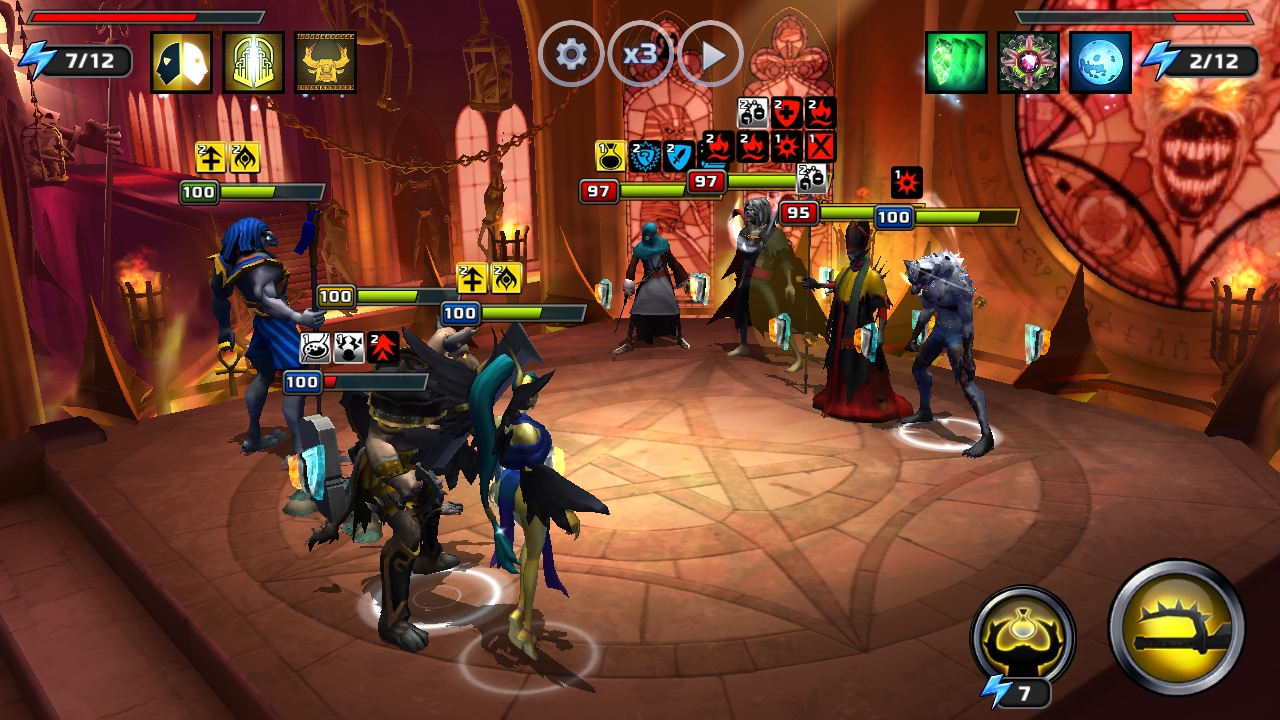1280x720 pixels.
Task: Inspect the spiked pink gem enemy icon
Action: pos(1028,62)
